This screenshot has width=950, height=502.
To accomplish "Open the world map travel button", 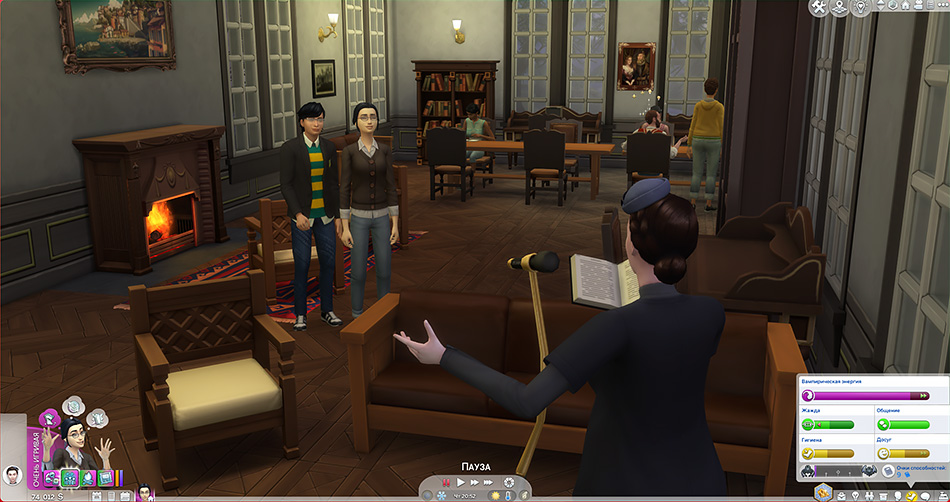I will click(839, 6).
